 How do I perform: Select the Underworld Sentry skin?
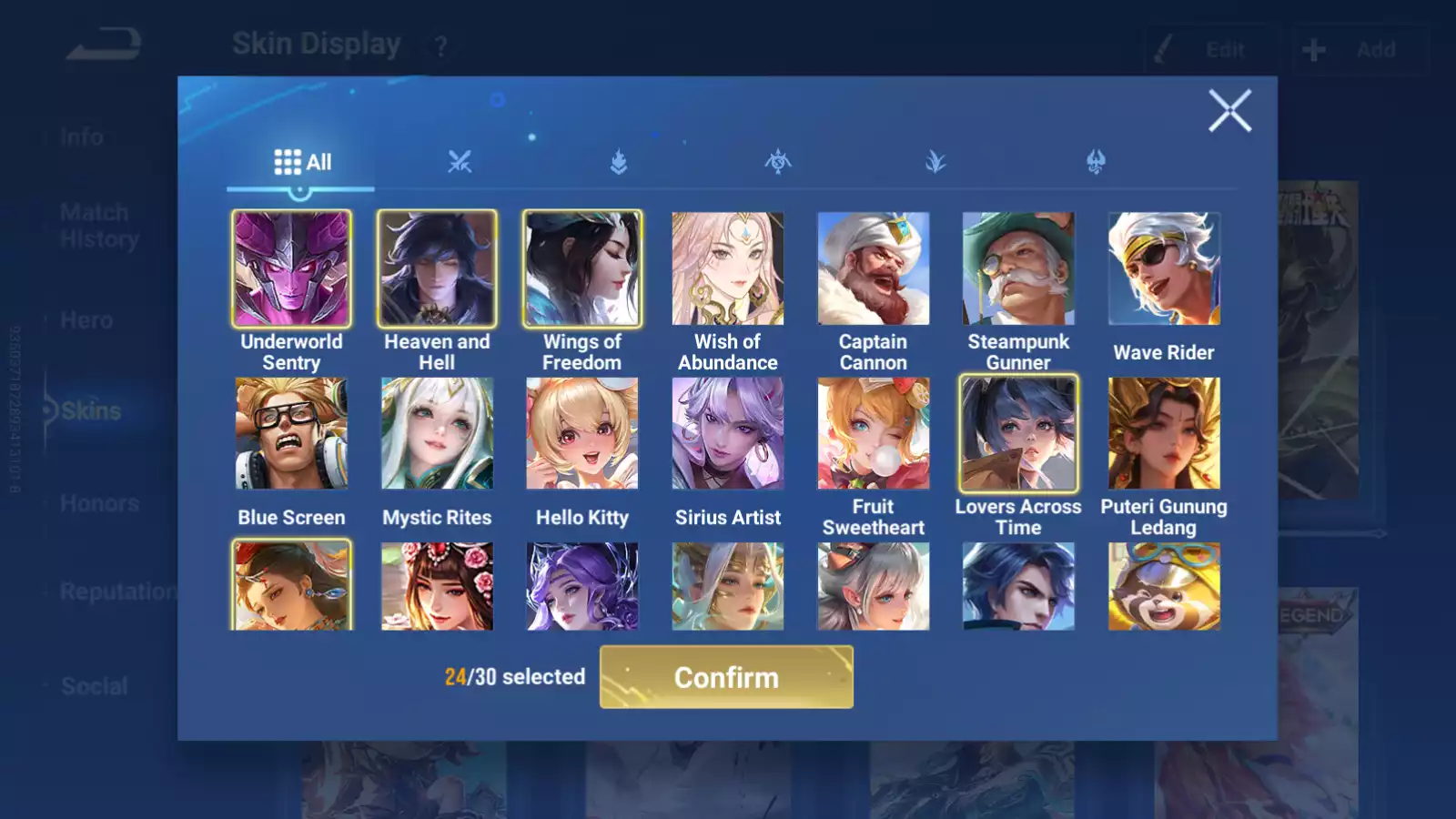click(x=291, y=268)
